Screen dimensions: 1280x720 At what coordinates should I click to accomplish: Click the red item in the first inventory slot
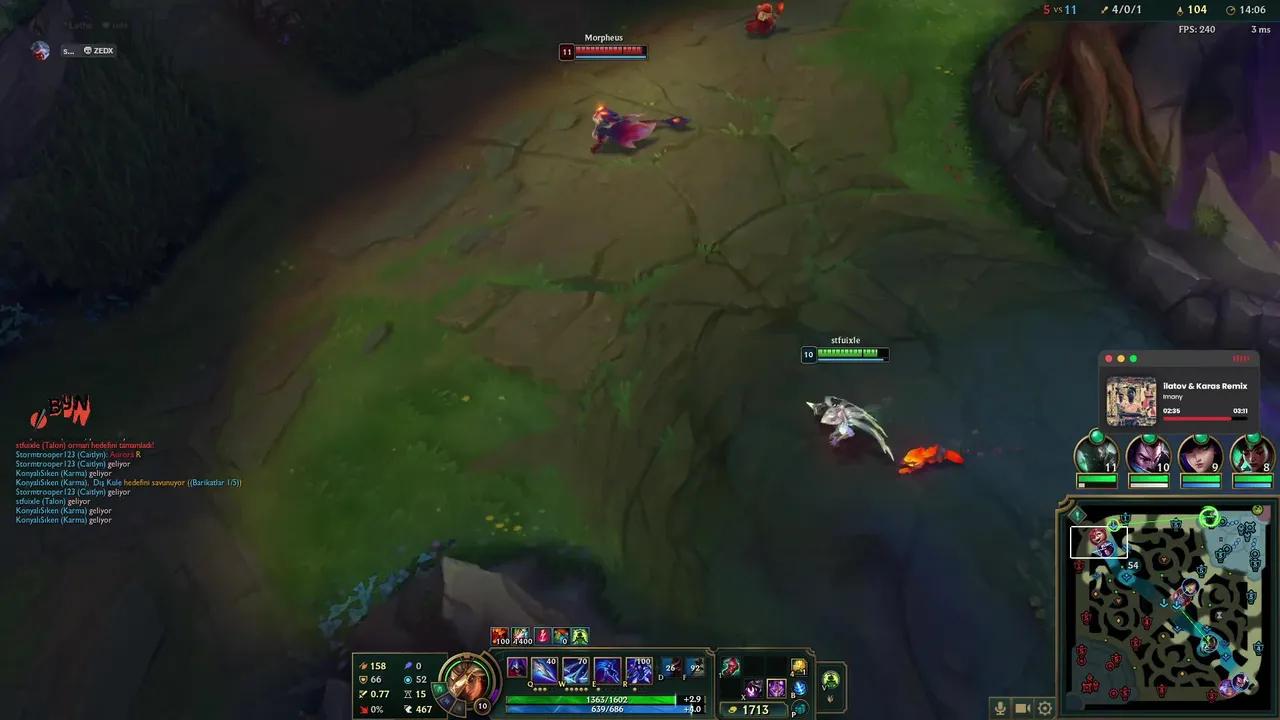732,665
